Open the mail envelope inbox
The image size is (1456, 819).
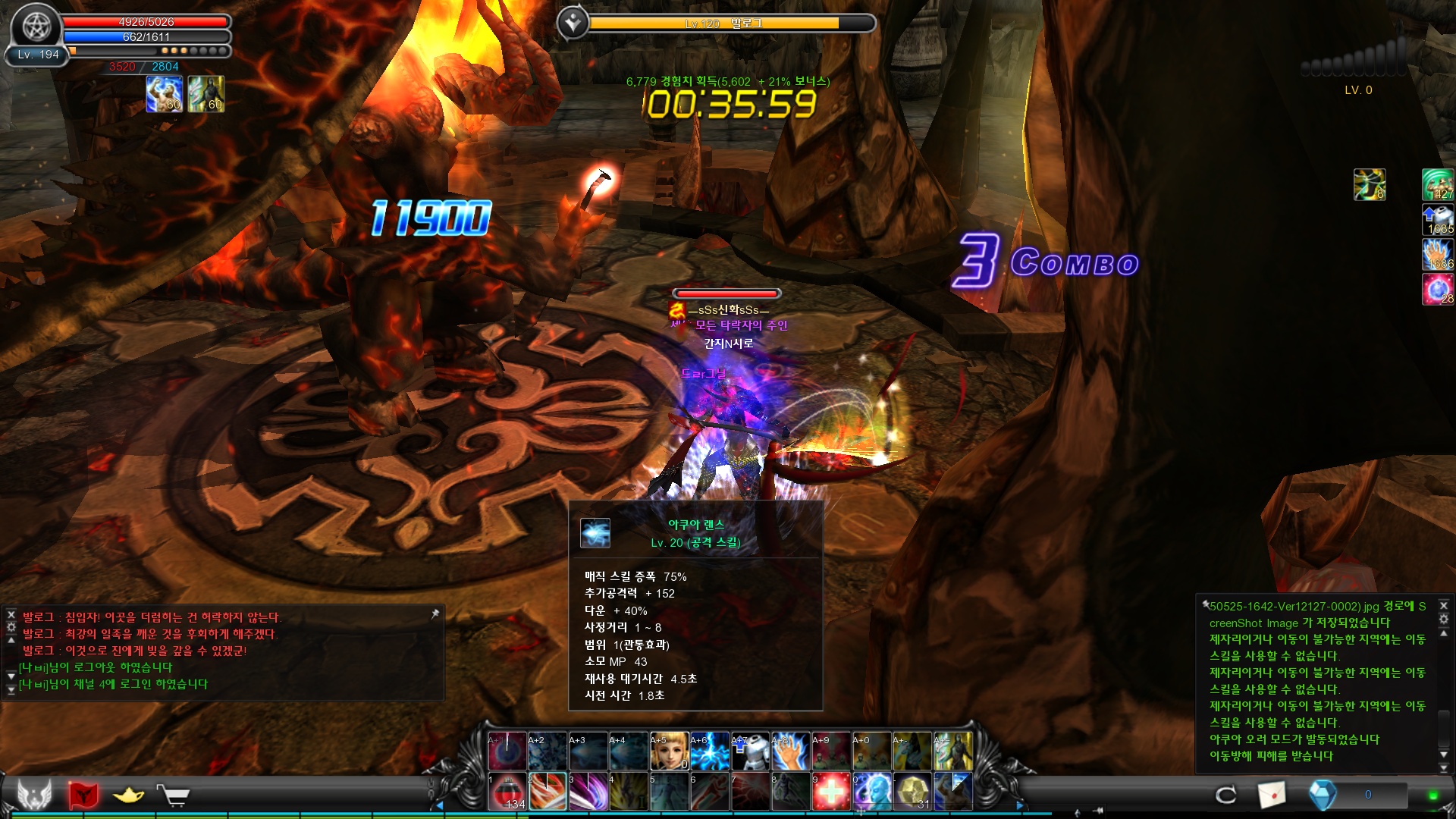click(x=1272, y=794)
